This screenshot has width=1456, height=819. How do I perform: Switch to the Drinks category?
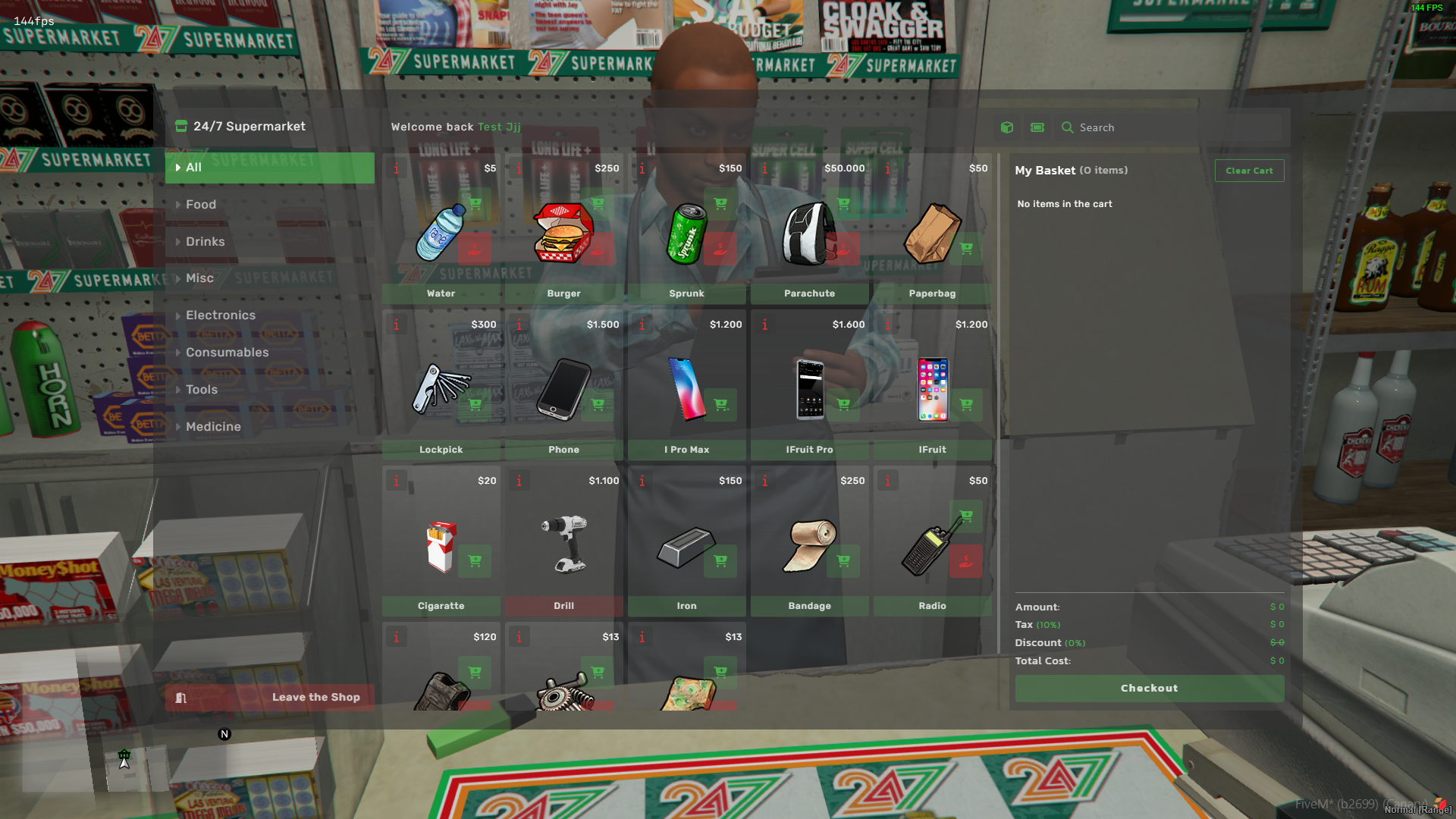[x=204, y=241]
